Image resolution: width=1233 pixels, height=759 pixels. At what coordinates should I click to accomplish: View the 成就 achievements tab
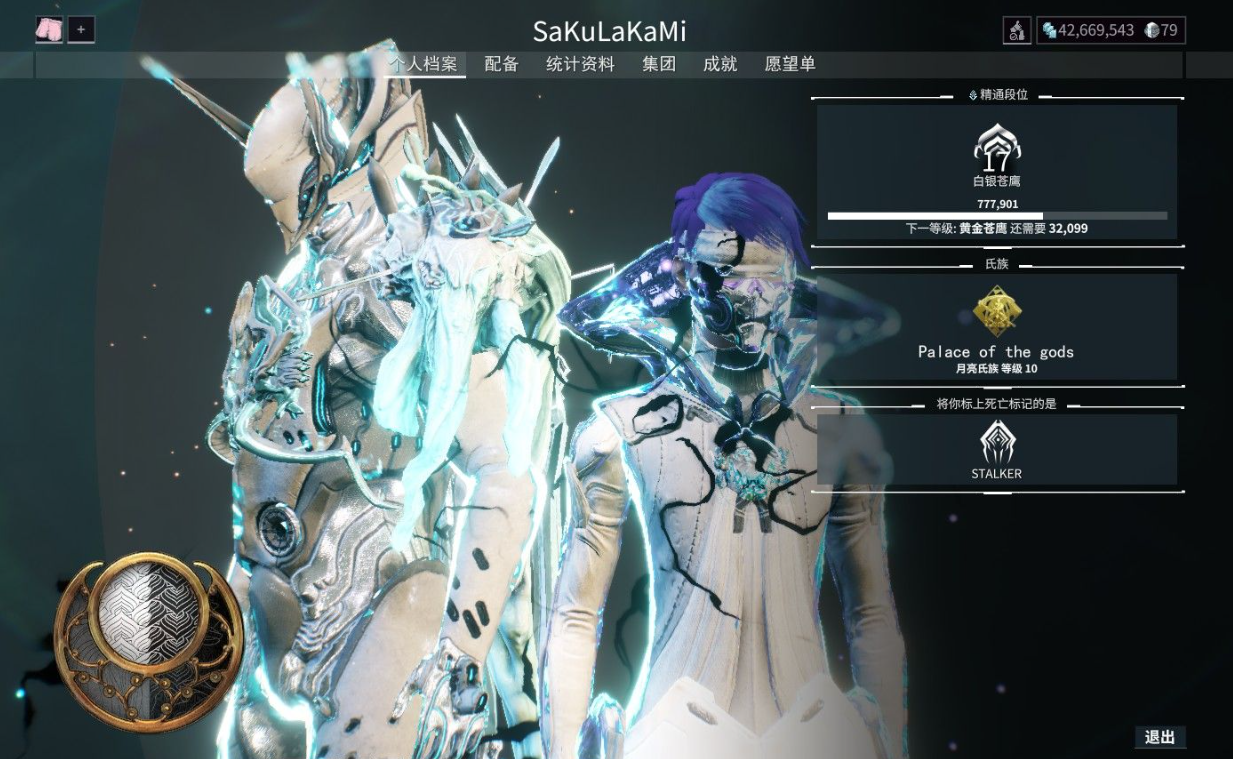click(720, 64)
